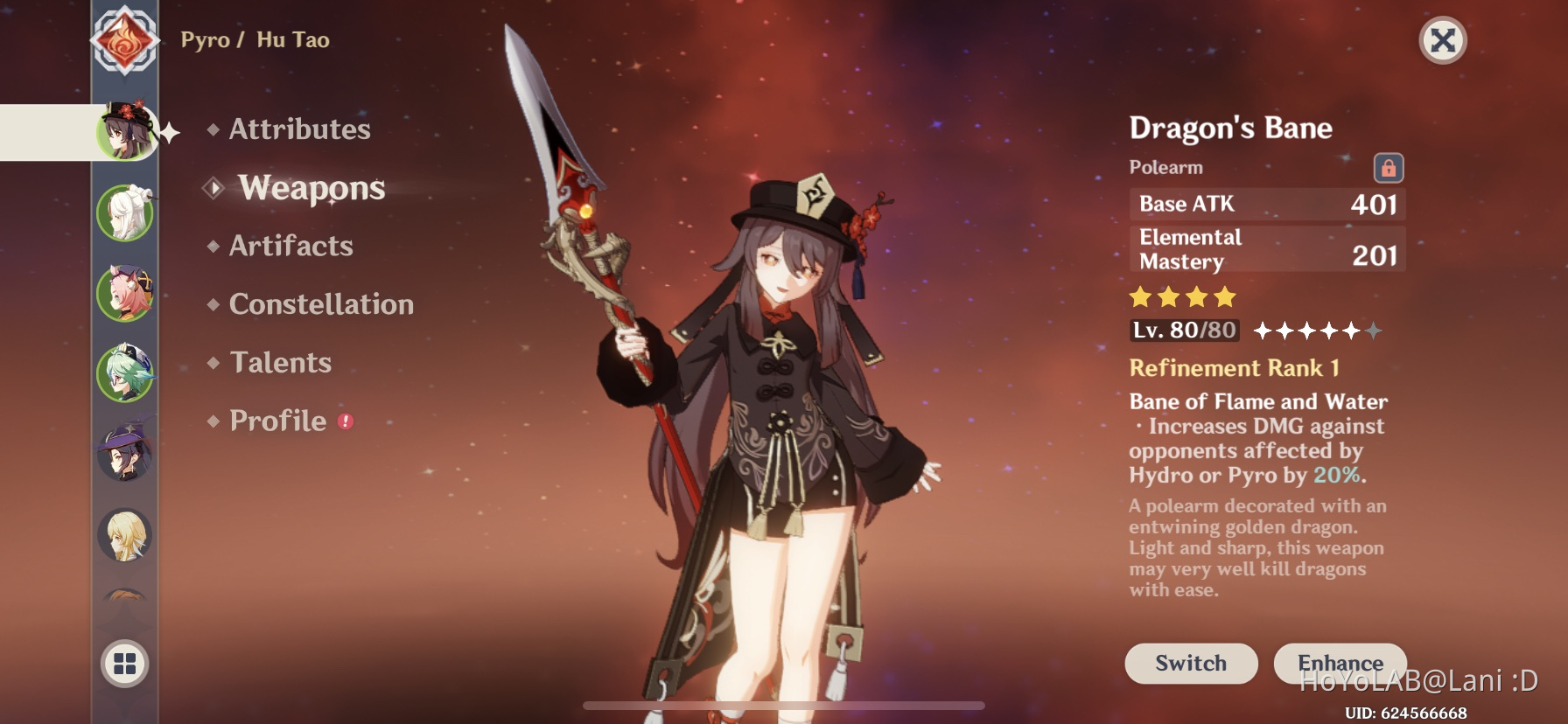Open the Talents menu
The width and height of the screenshot is (1568, 724).
tap(280, 363)
